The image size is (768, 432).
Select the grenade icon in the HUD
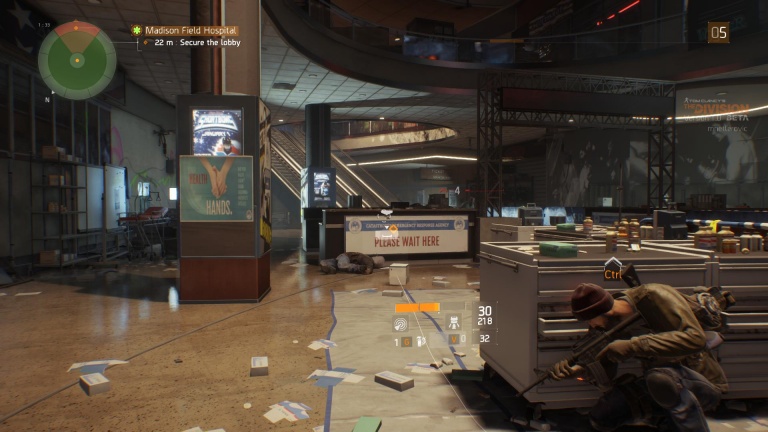[x=421, y=341]
